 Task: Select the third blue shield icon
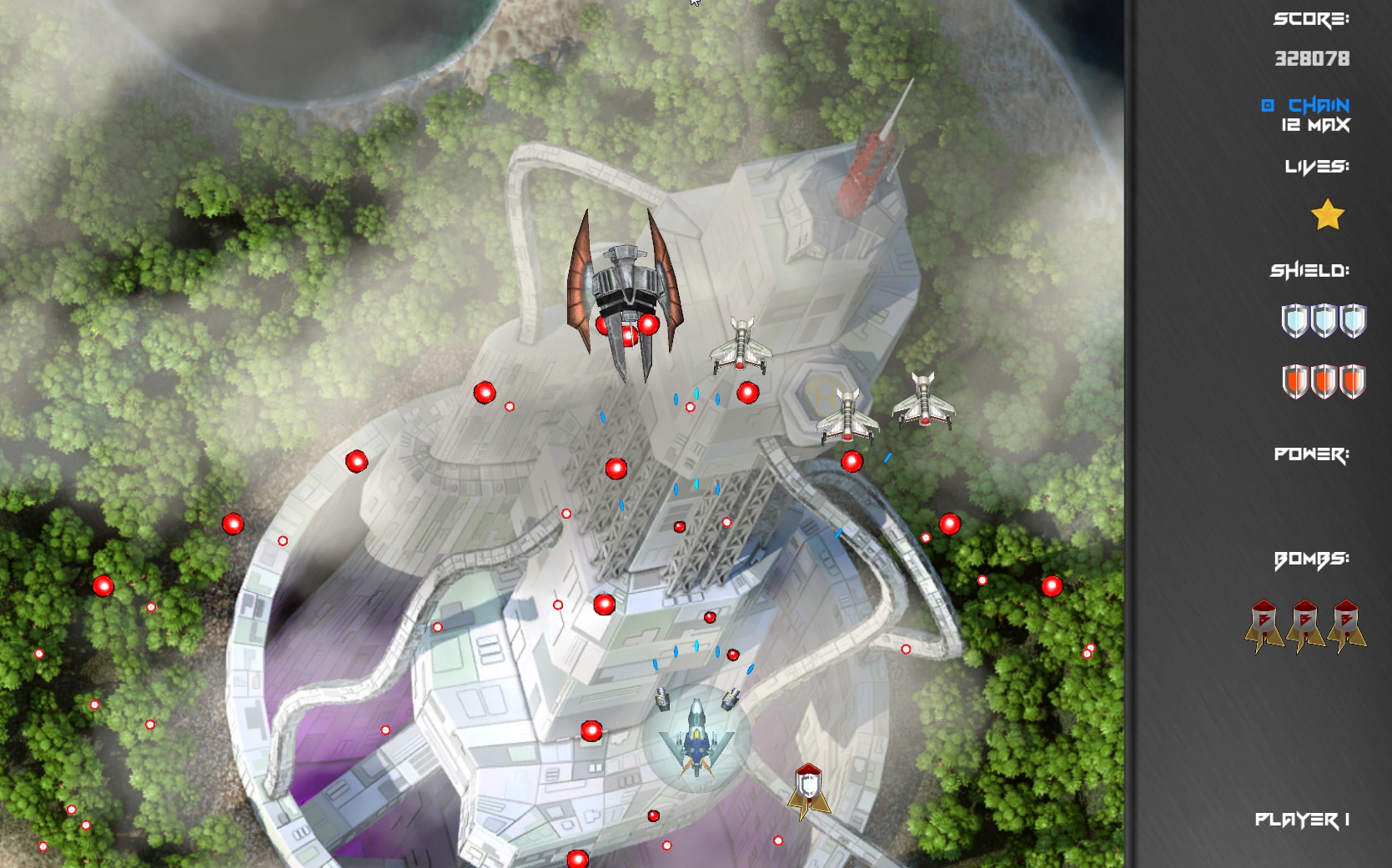pyautogui.click(x=1353, y=320)
